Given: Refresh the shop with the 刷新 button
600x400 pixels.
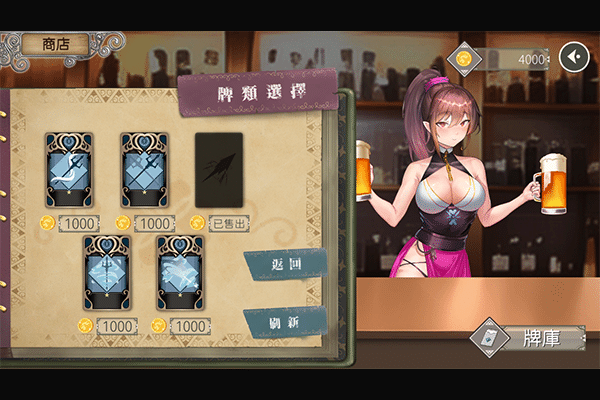Looking at the screenshot, I should [x=285, y=322].
